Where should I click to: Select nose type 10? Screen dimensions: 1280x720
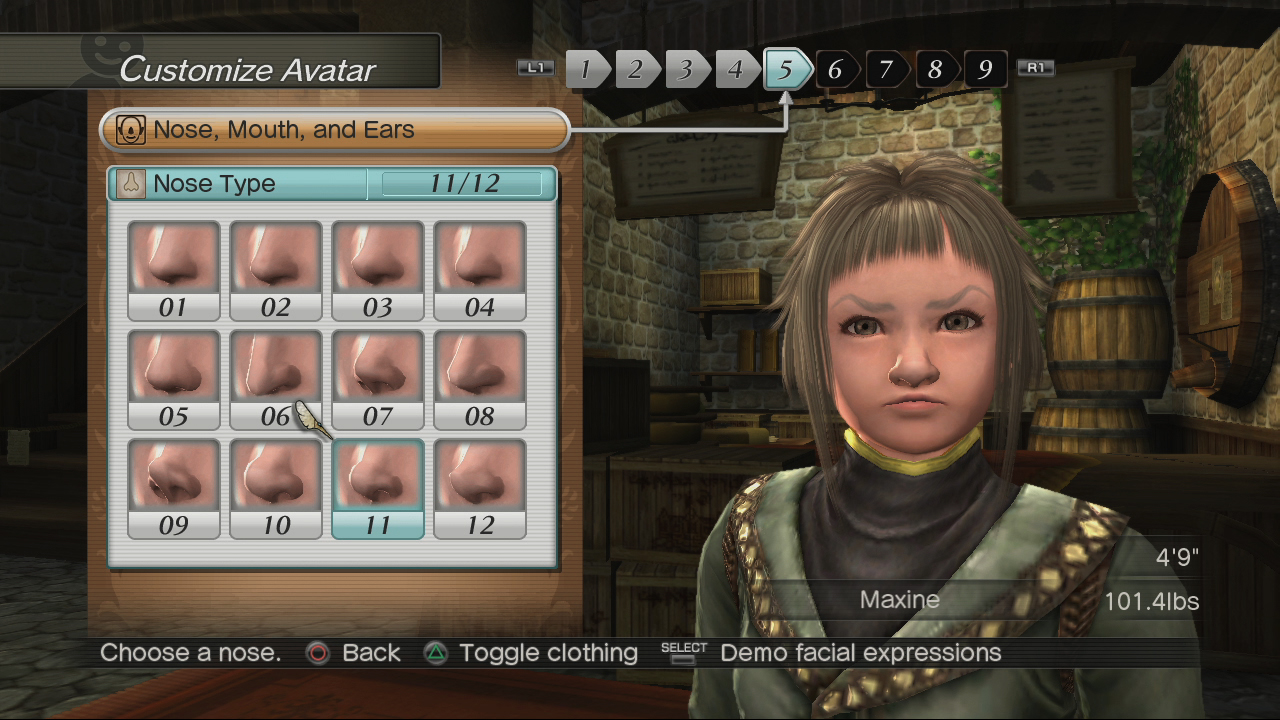click(x=276, y=489)
